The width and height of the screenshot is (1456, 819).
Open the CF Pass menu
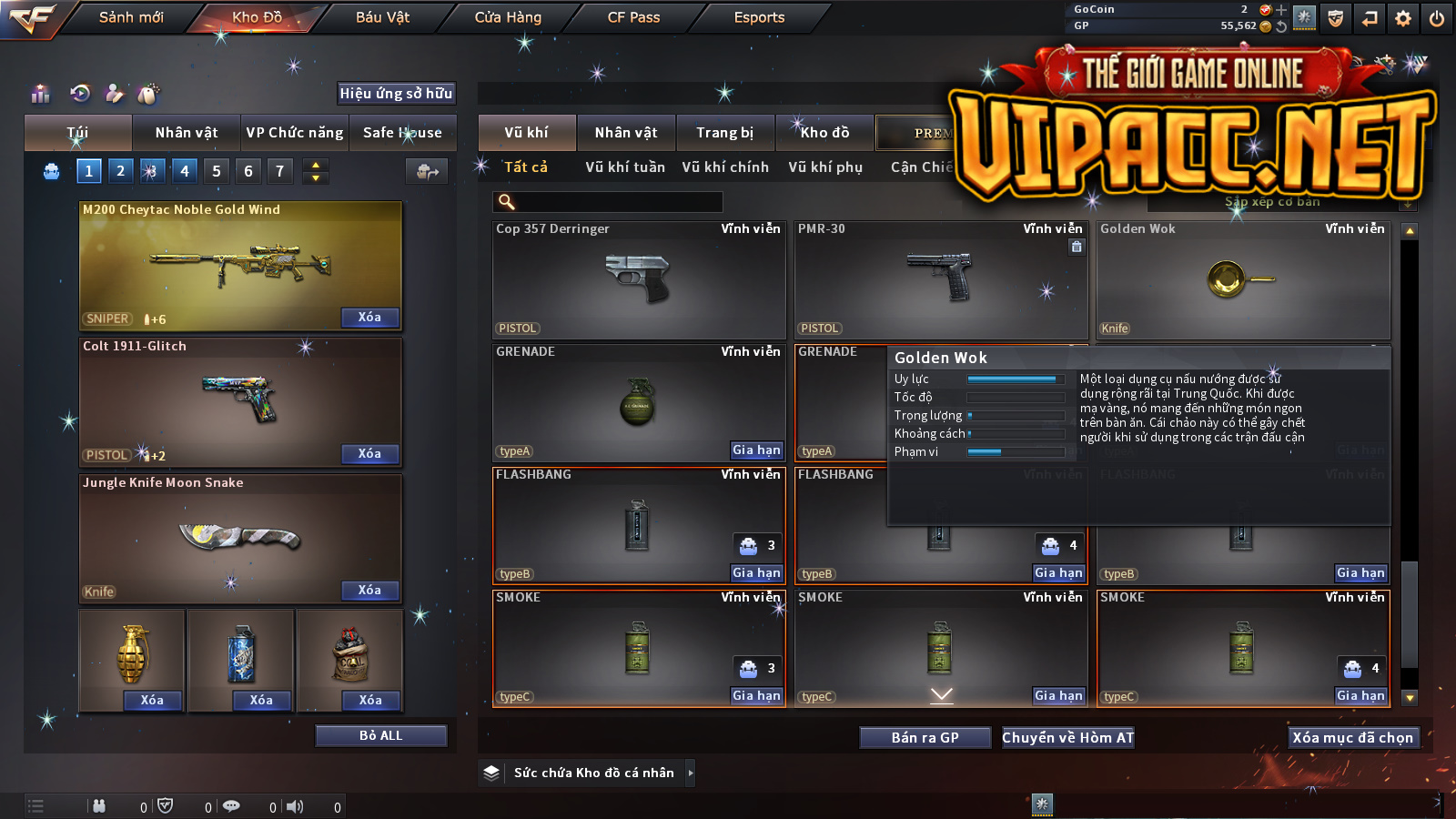(633, 17)
